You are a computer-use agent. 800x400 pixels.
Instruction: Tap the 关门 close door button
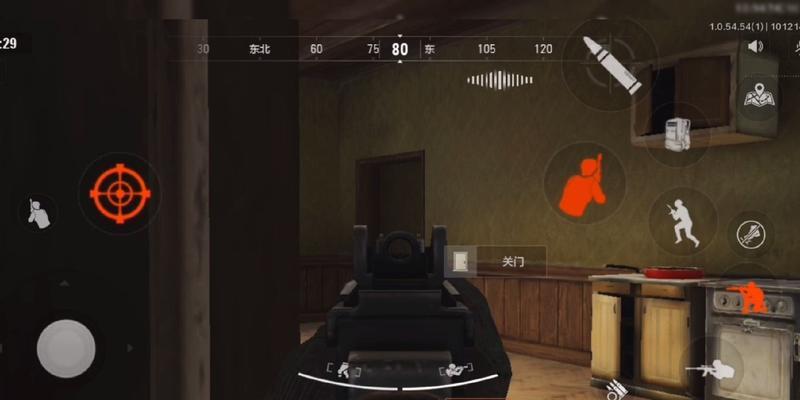click(x=497, y=262)
